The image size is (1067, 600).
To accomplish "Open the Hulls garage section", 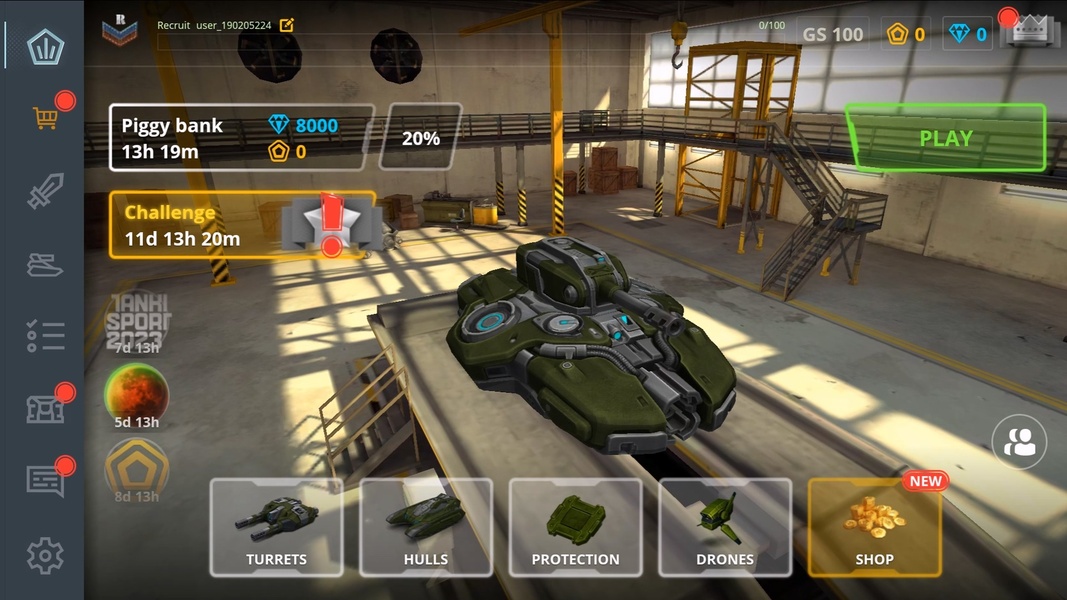I will (x=426, y=527).
